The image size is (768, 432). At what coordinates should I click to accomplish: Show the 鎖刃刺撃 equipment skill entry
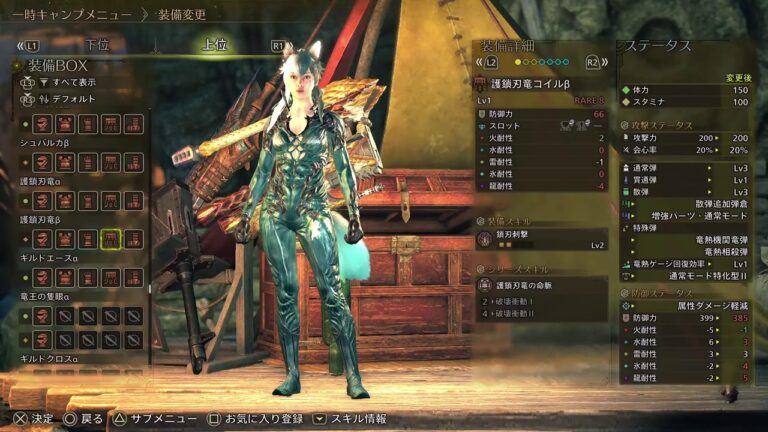pos(541,239)
